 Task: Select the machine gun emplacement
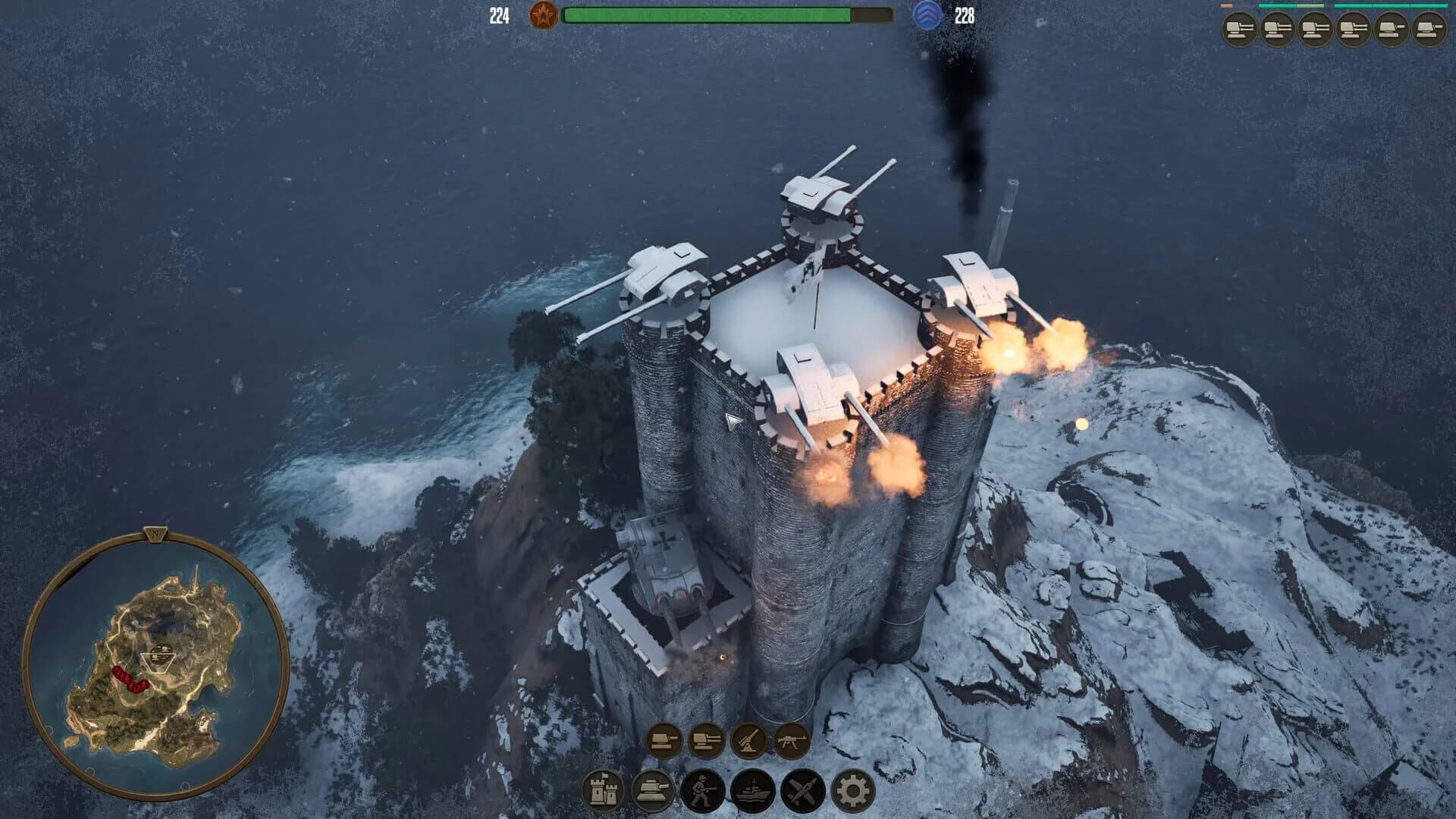click(791, 741)
